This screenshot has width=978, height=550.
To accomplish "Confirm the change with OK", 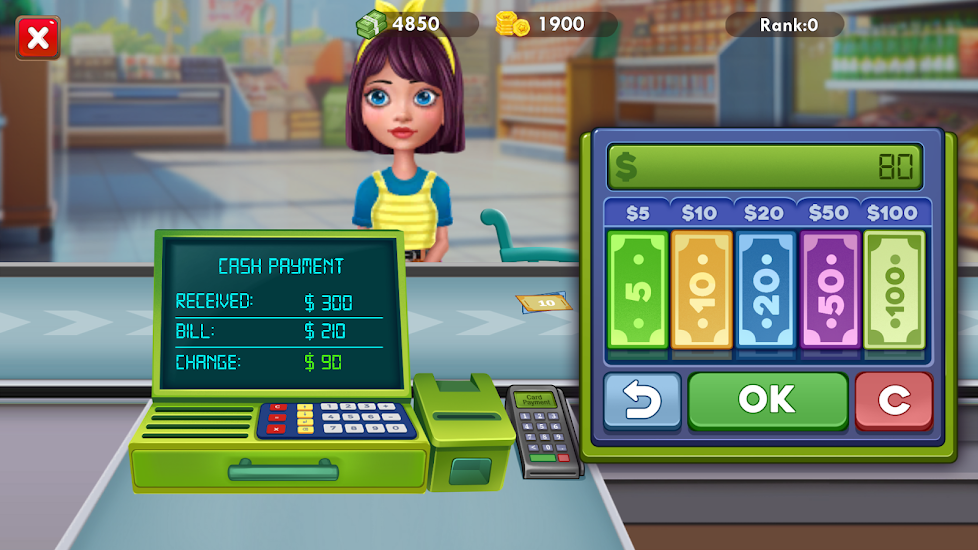I will click(767, 400).
